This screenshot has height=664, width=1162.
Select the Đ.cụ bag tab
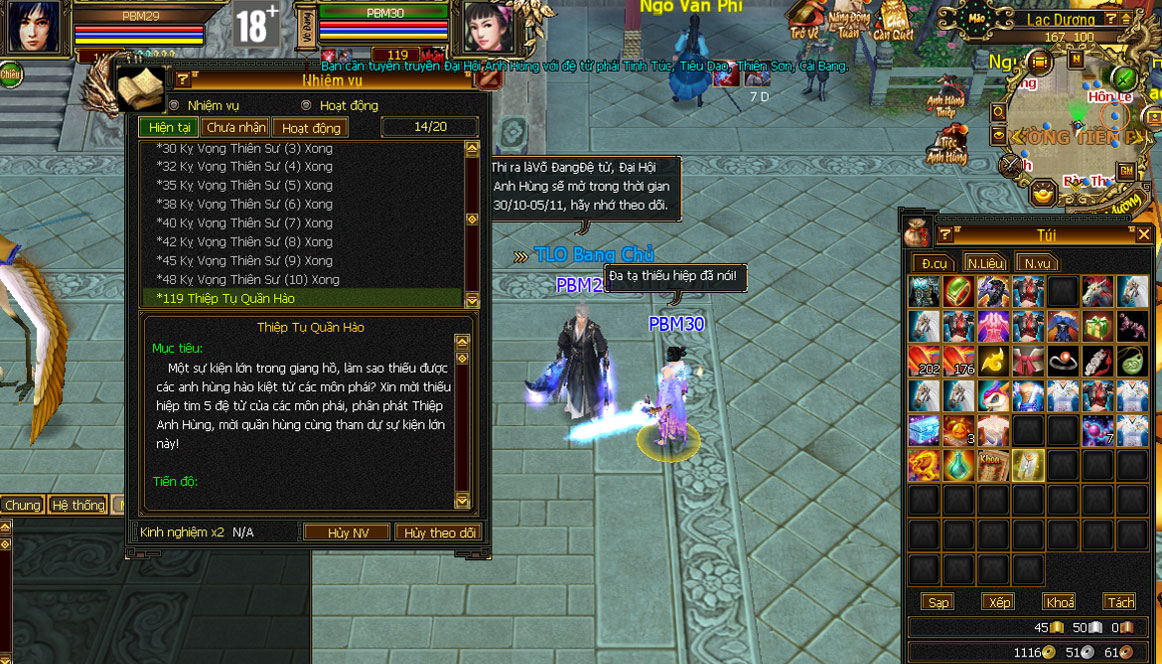click(934, 263)
